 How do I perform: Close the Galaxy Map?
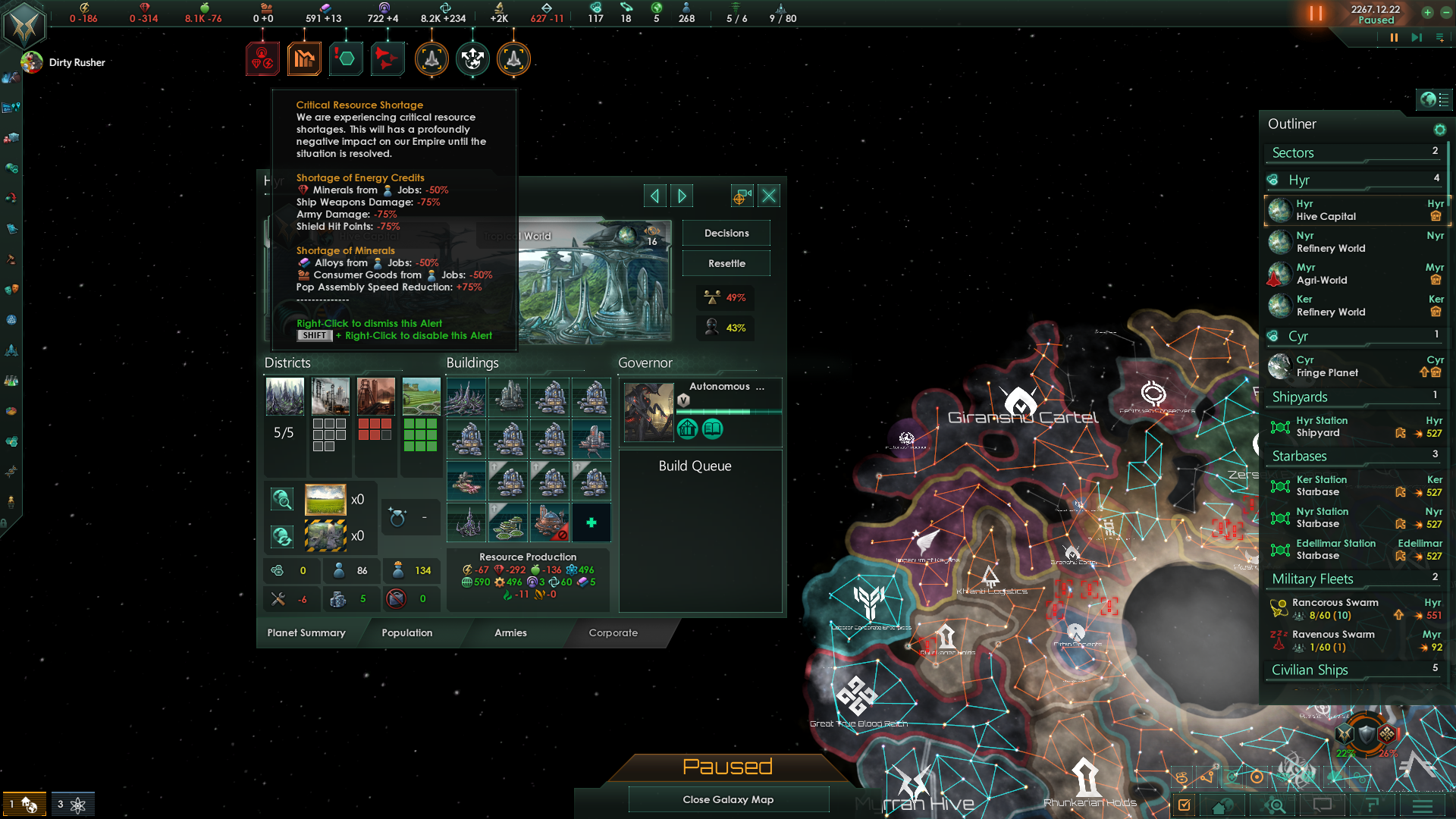(x=728, y=799)
